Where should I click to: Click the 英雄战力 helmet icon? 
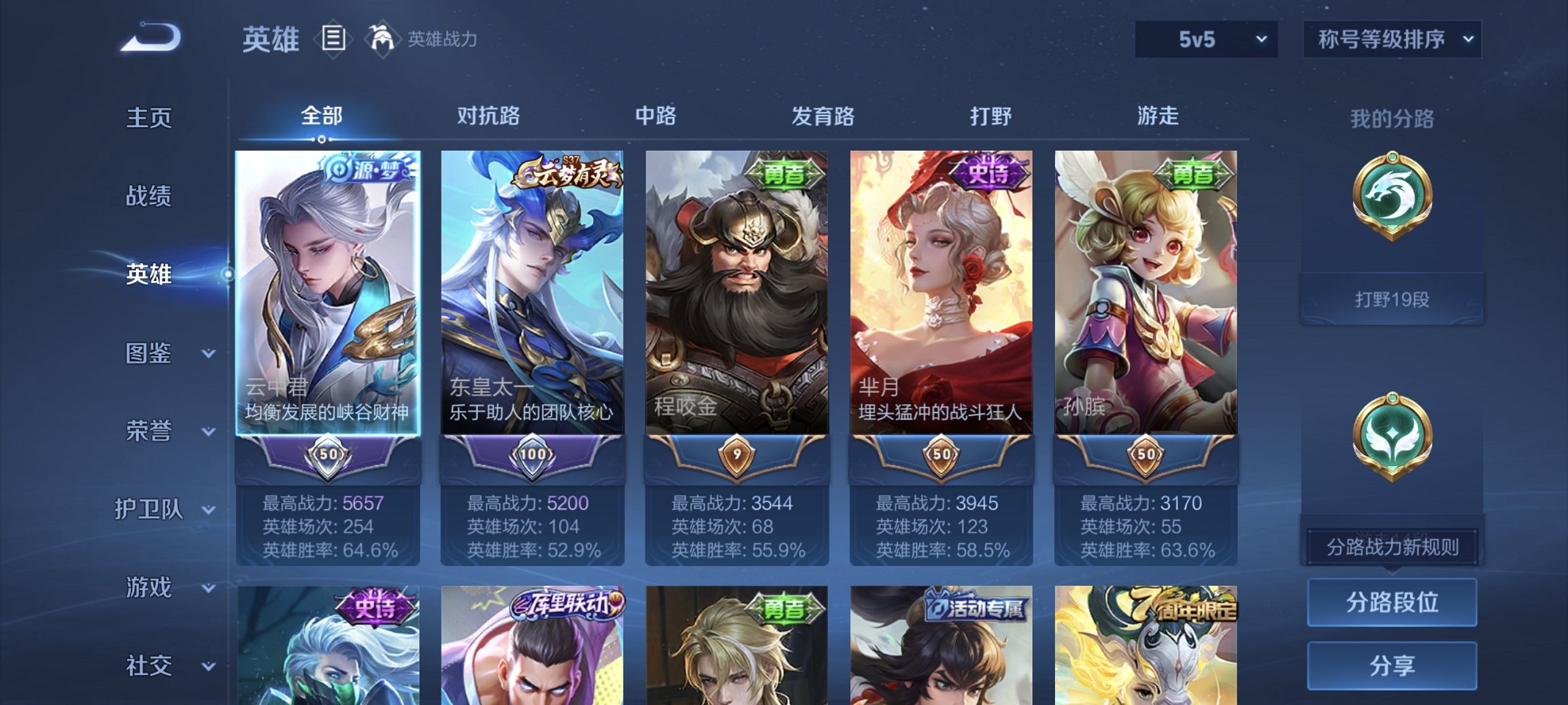383,39
